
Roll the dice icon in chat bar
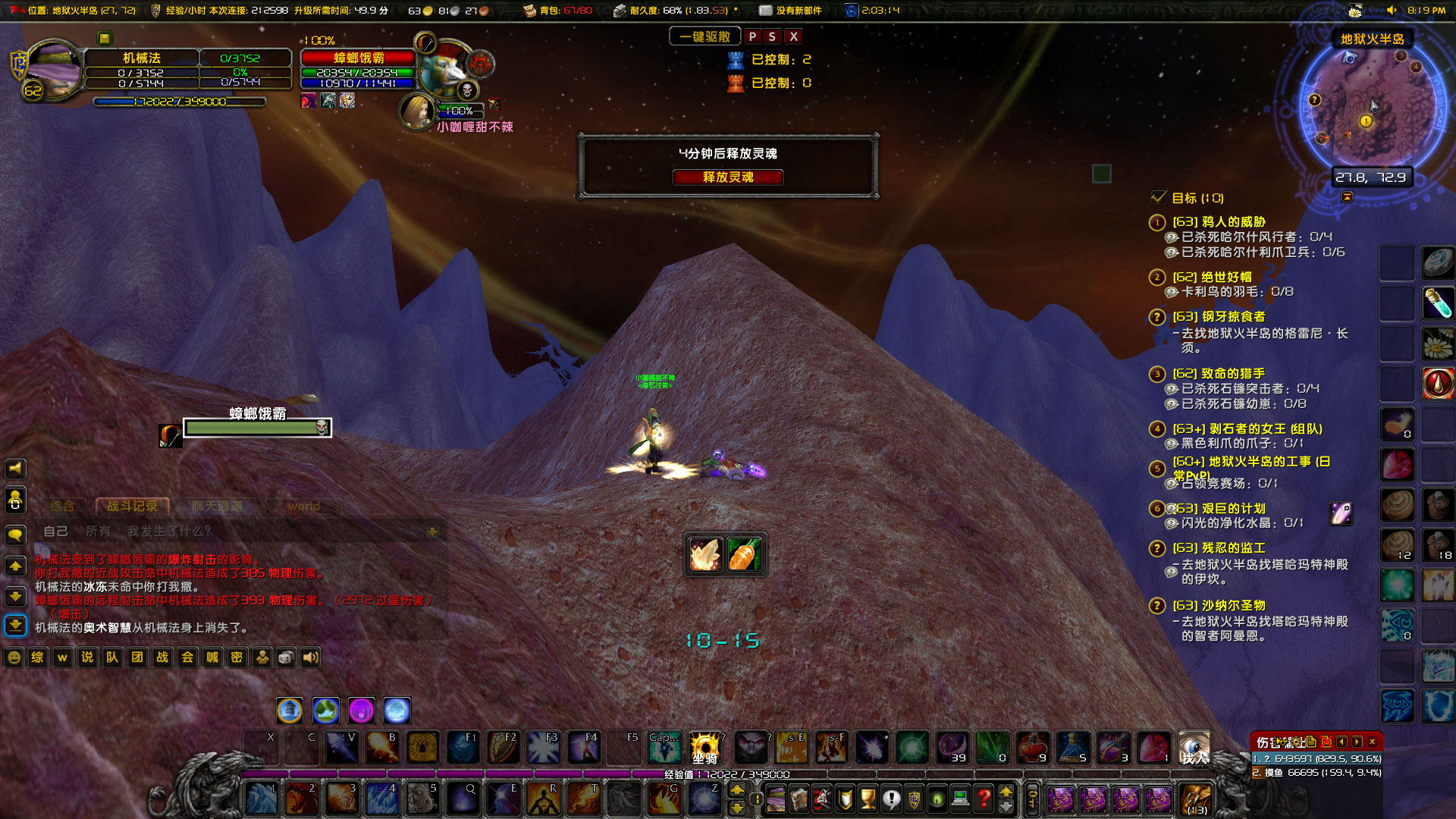[286, 657]
